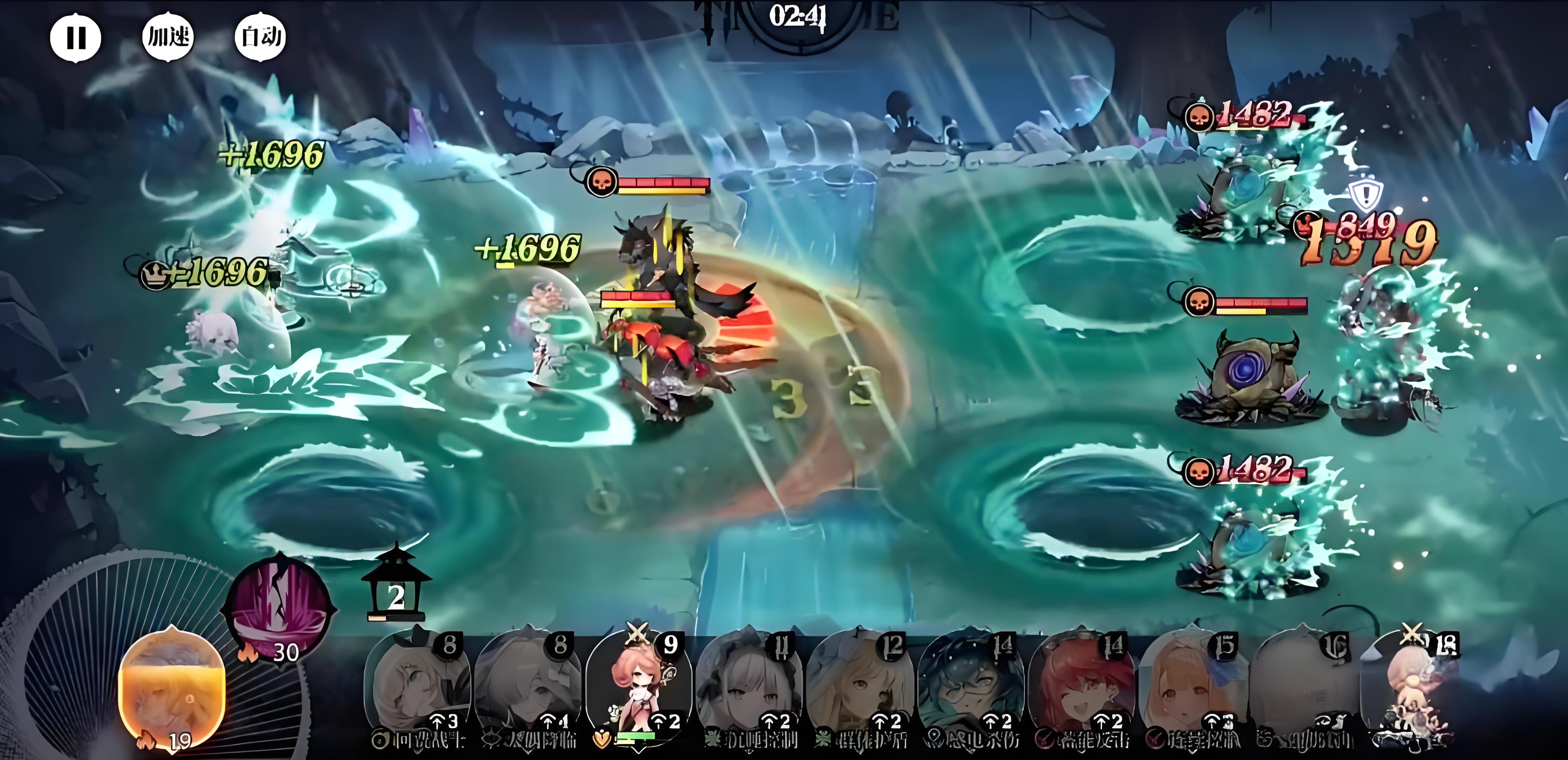Image resolution: width=1568 pixels, height=760 pixels.
Task: Pause the battle
Action: tap(76, 38)
